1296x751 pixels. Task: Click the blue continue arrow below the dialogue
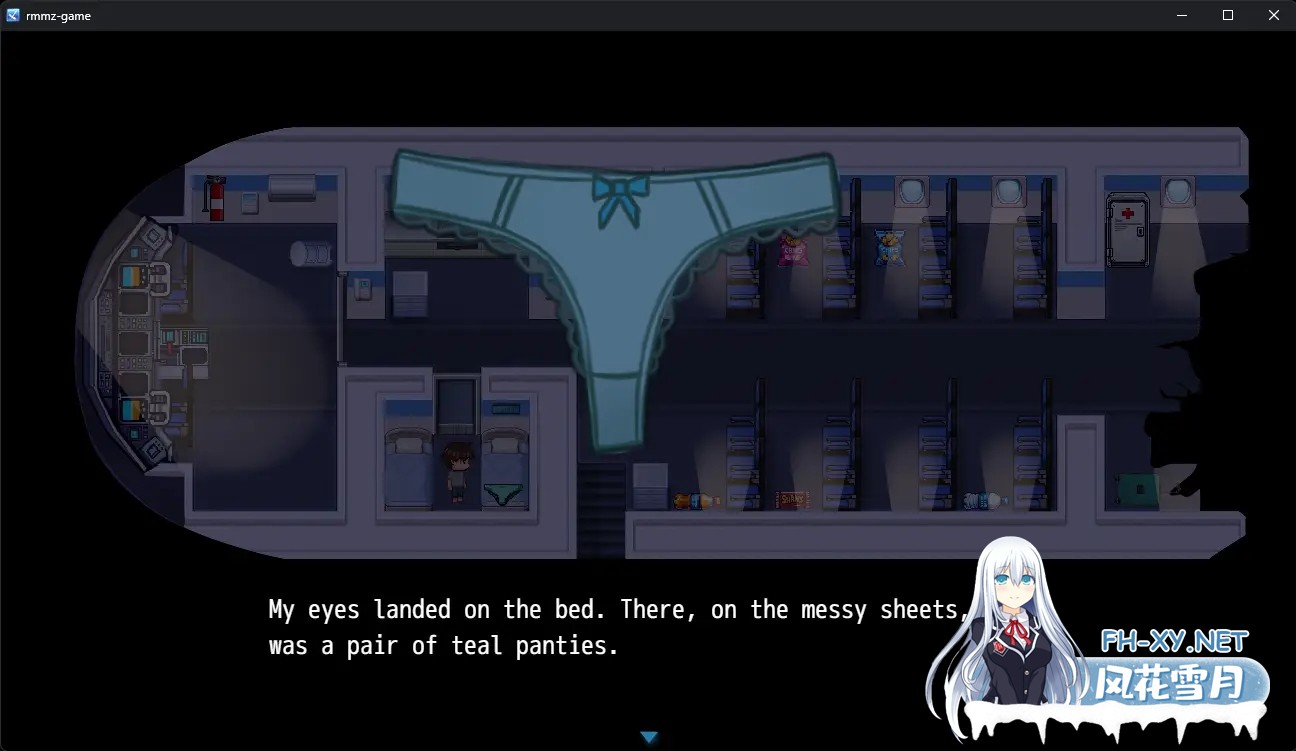pyautogui.click(x=649, y=736)
